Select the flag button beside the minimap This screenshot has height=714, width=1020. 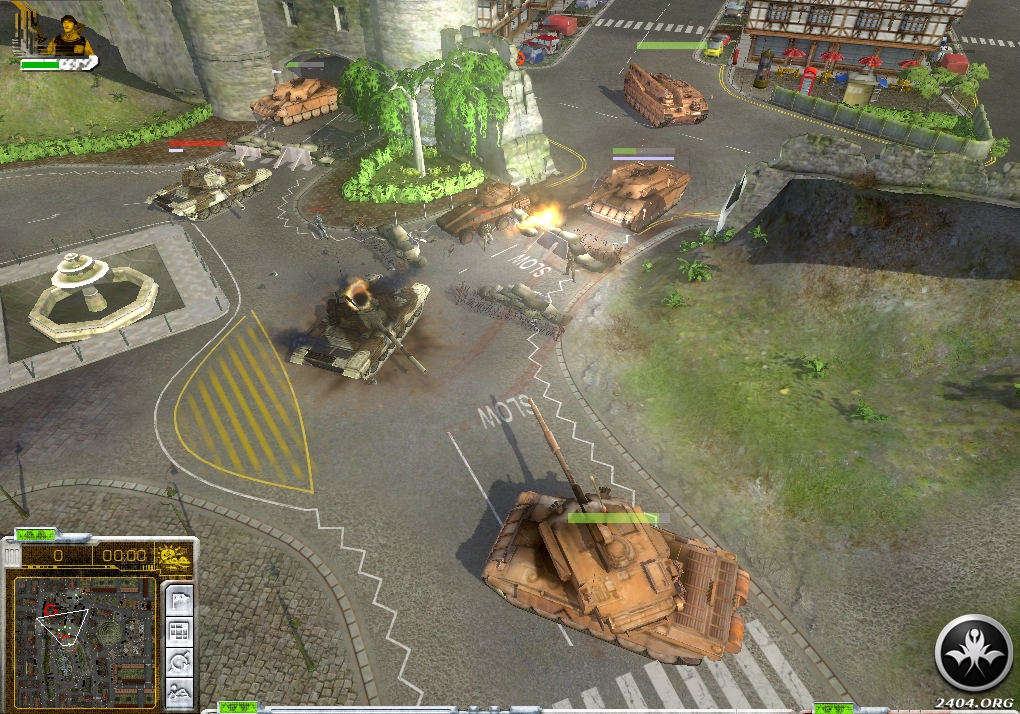coord(180,601)
